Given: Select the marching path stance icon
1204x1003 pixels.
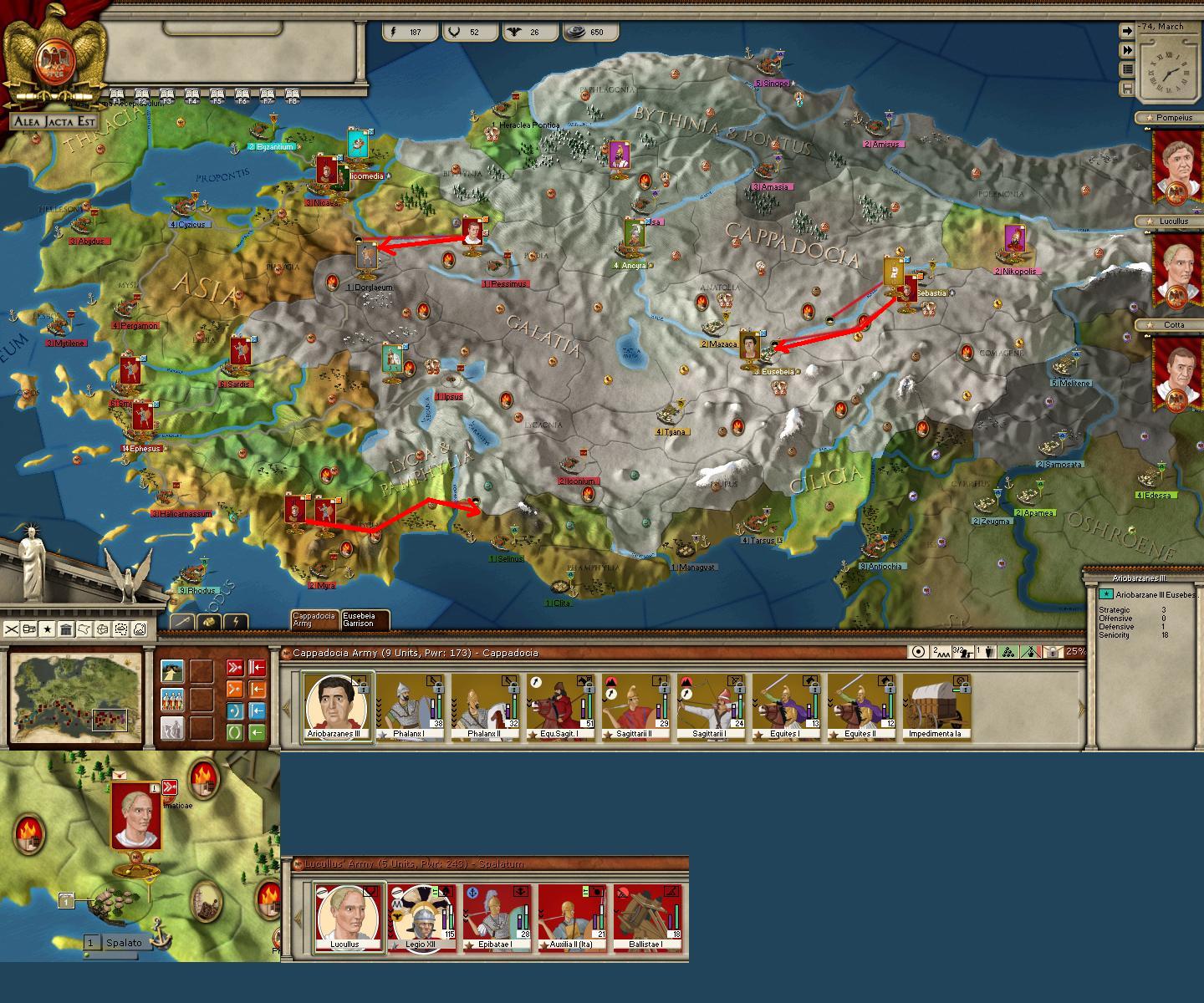Looking at the screenshot, I should click(172, 671).
